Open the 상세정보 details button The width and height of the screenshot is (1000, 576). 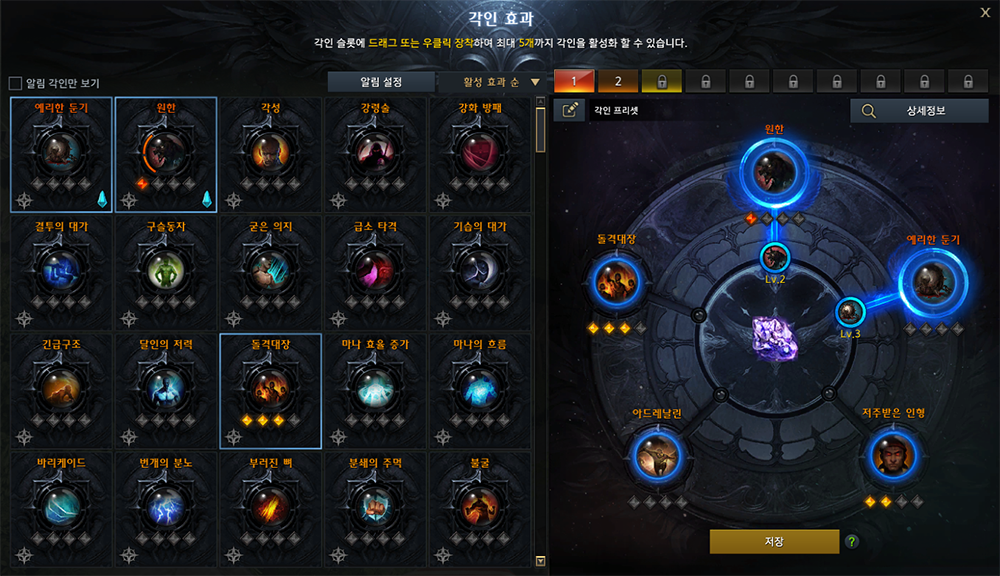(918, 111)
